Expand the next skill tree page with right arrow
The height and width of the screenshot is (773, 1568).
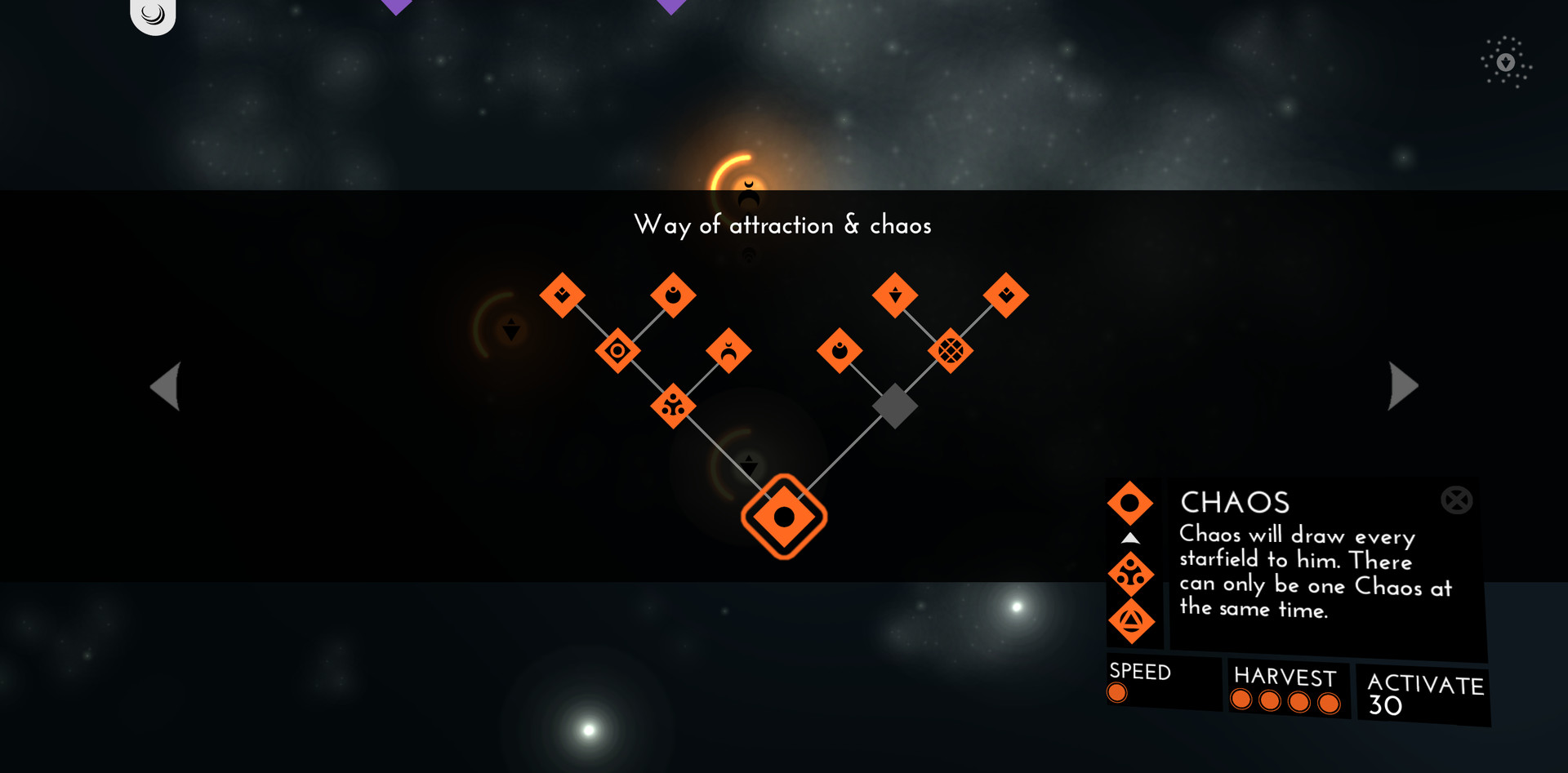pyautogui.click(x=1401, y=385)
